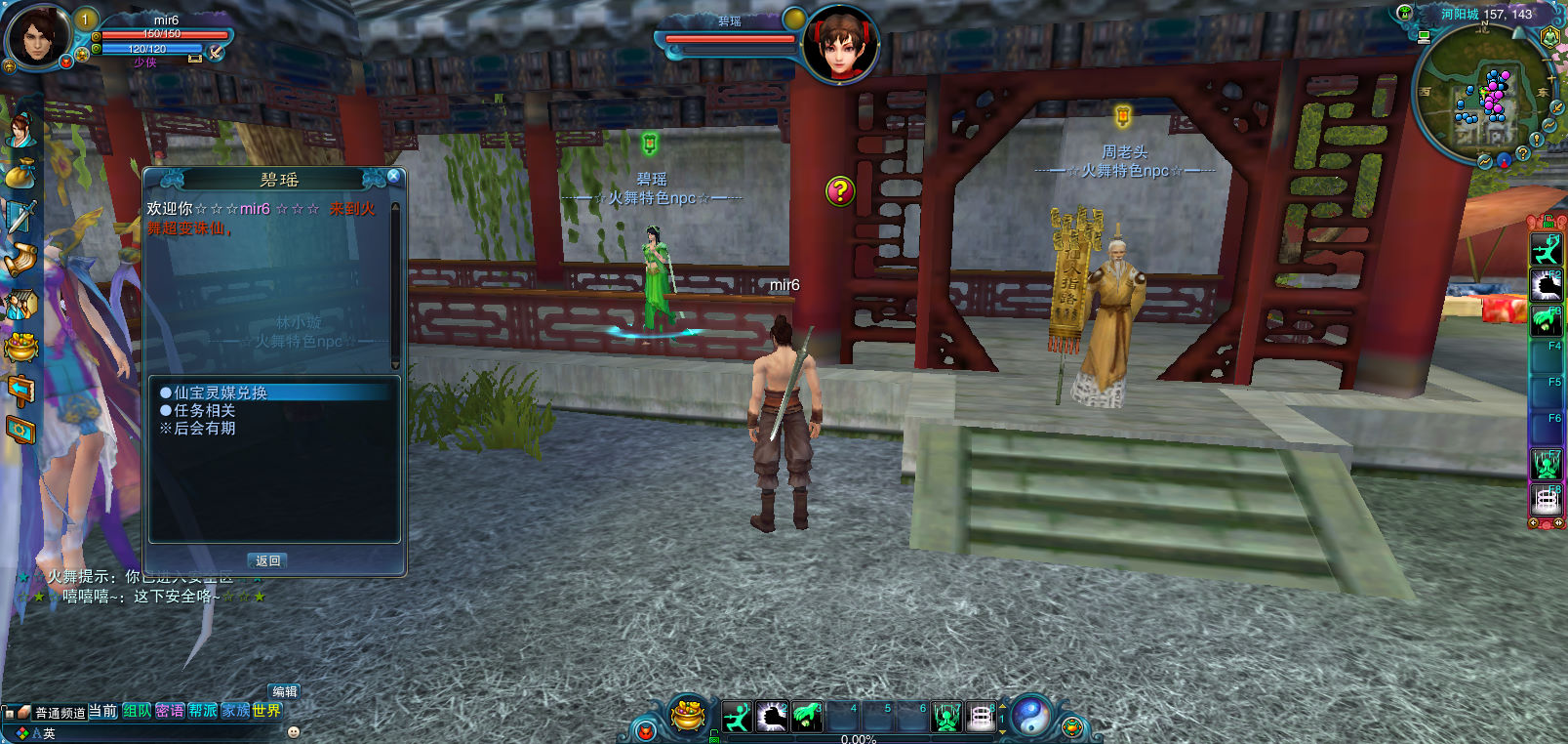Open the sword and book skills icon

[x=20, y=217]
